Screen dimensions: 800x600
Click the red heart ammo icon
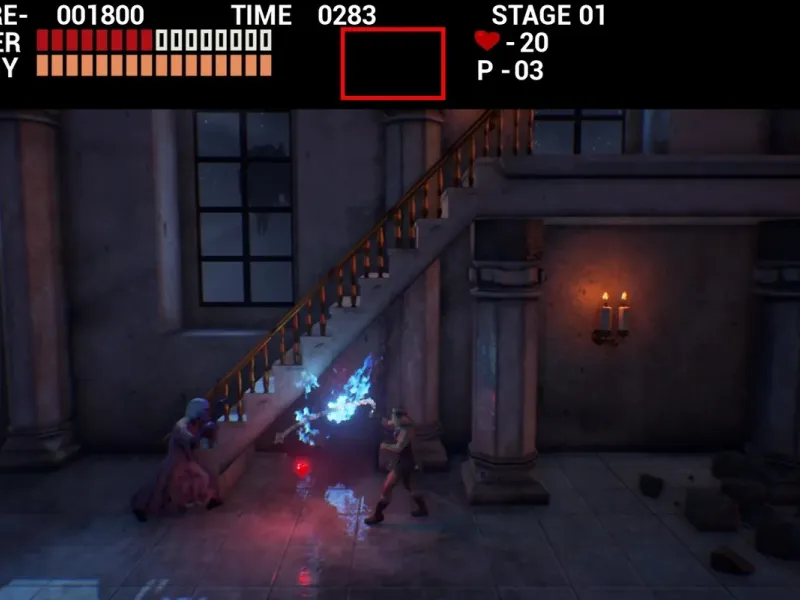487,41
